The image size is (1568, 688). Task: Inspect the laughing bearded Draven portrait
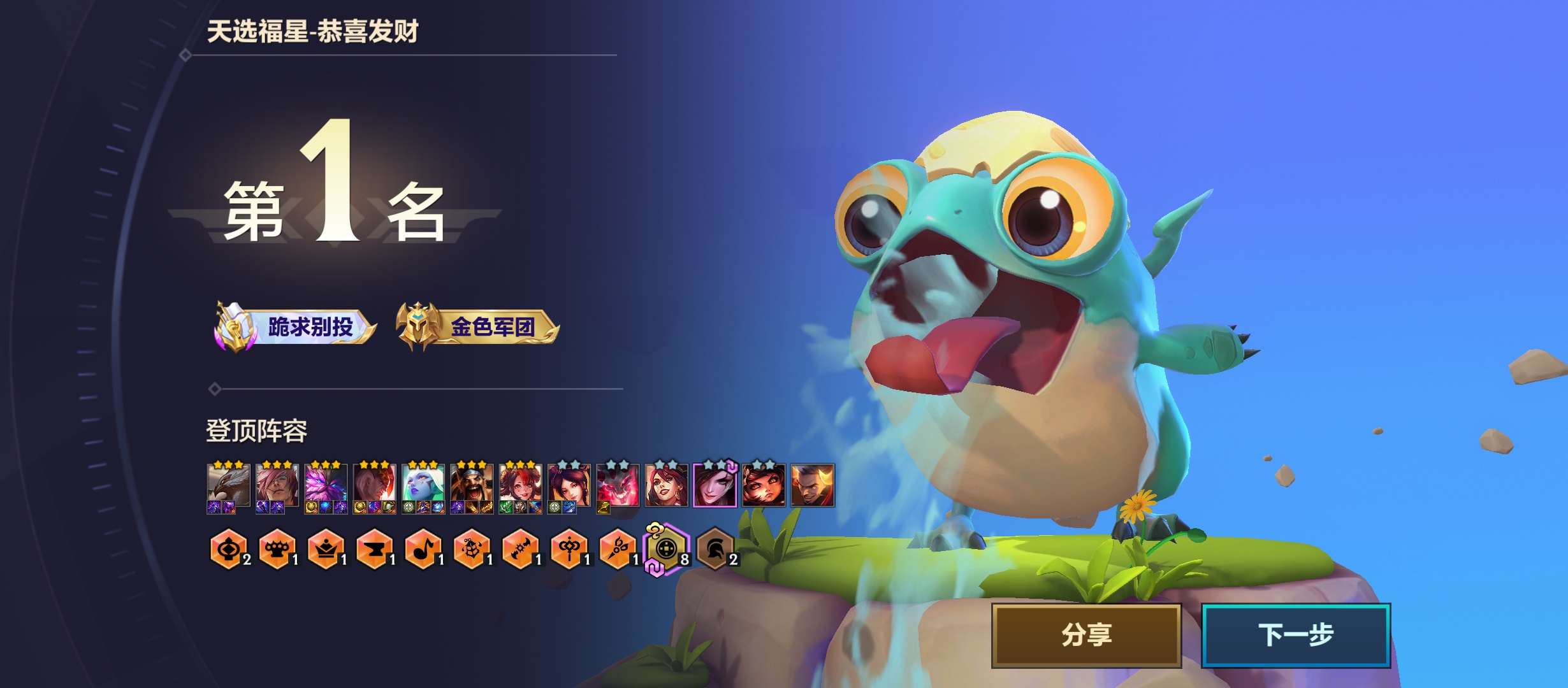[472, 485]
